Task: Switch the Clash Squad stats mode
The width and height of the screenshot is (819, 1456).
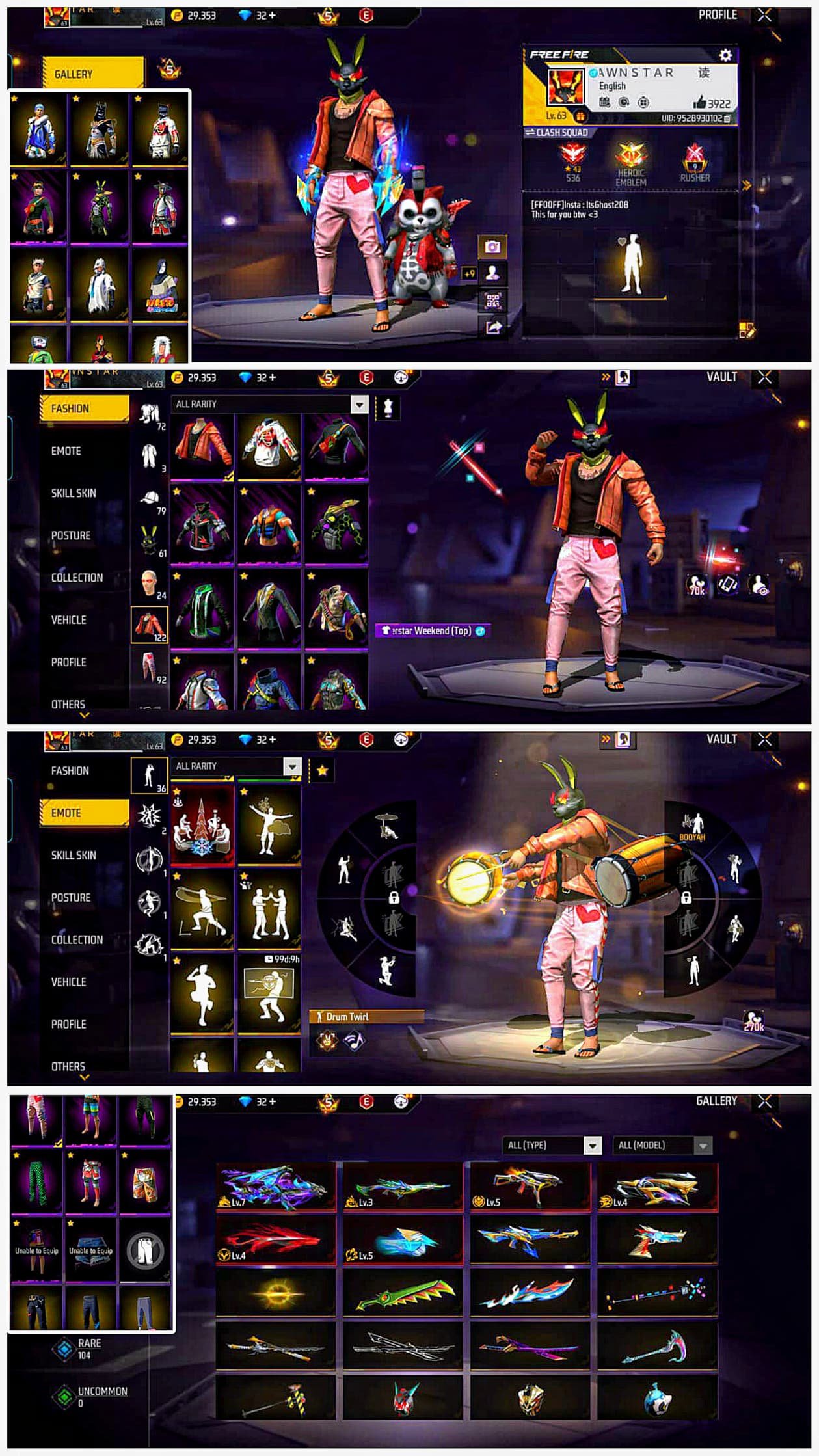Action: coord(557,133)
